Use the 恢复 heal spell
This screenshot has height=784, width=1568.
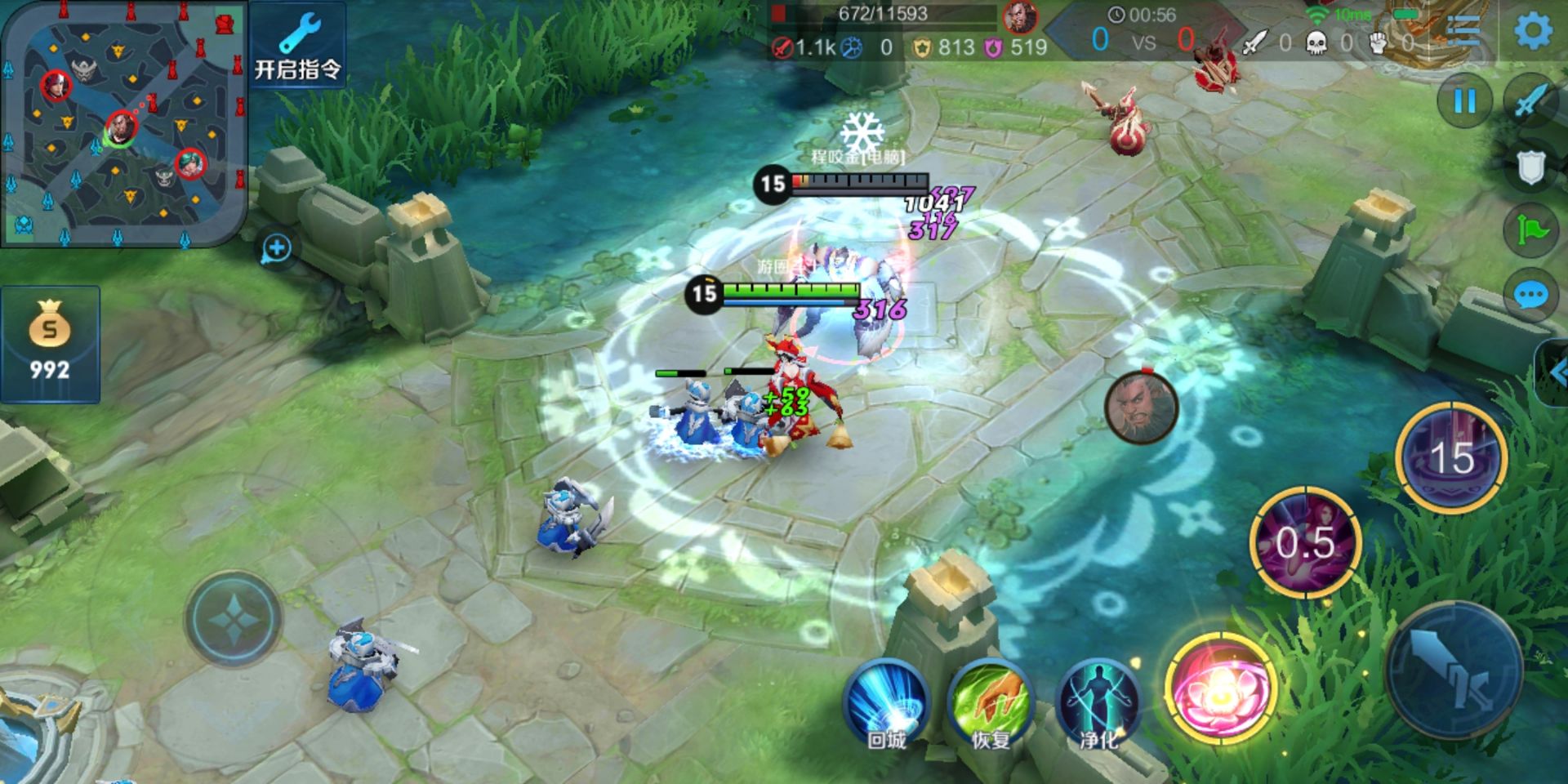(991, 702)
